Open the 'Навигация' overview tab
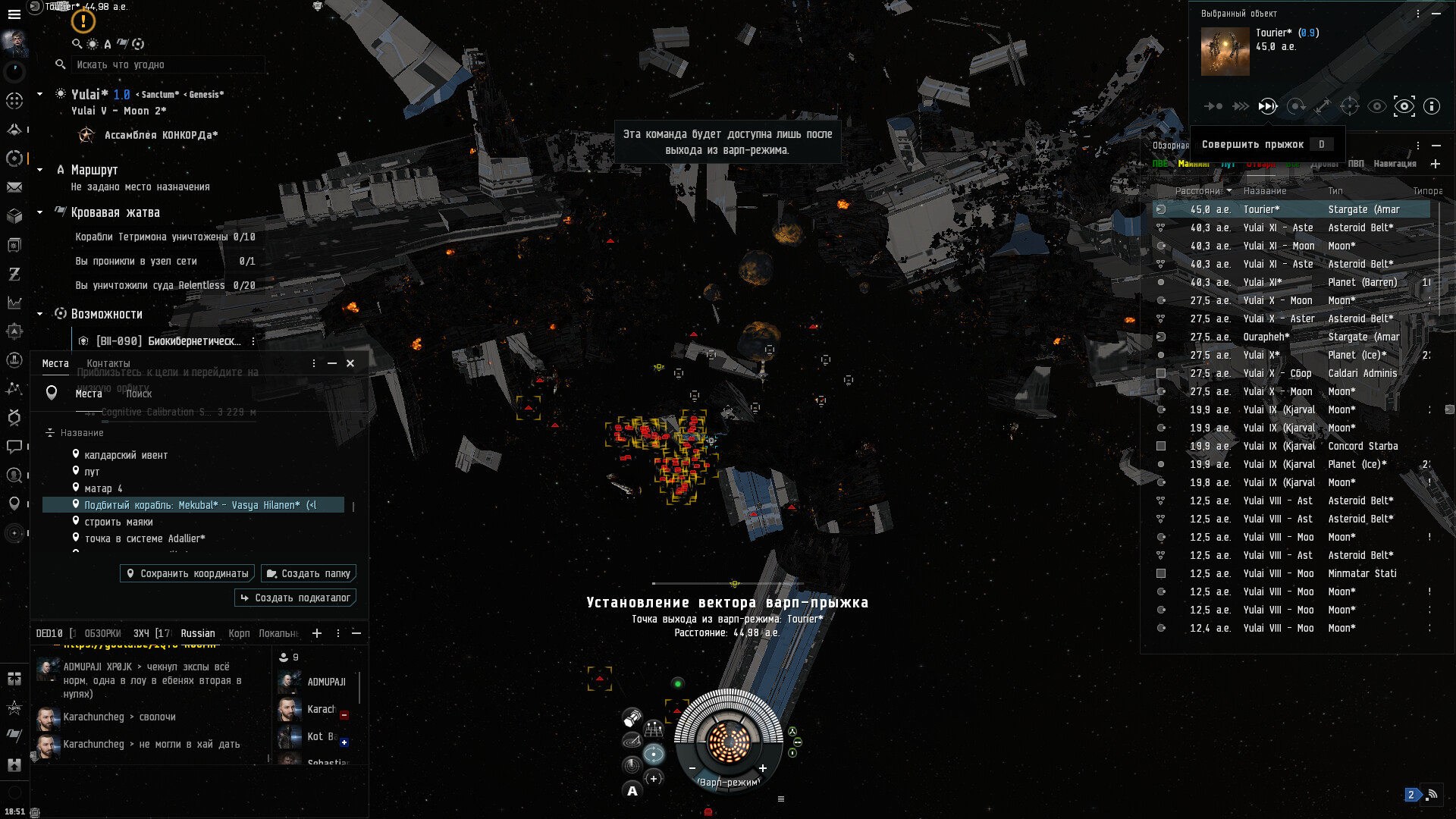This screenshot has height=819, width=1456. click(x=1395, y=164)
